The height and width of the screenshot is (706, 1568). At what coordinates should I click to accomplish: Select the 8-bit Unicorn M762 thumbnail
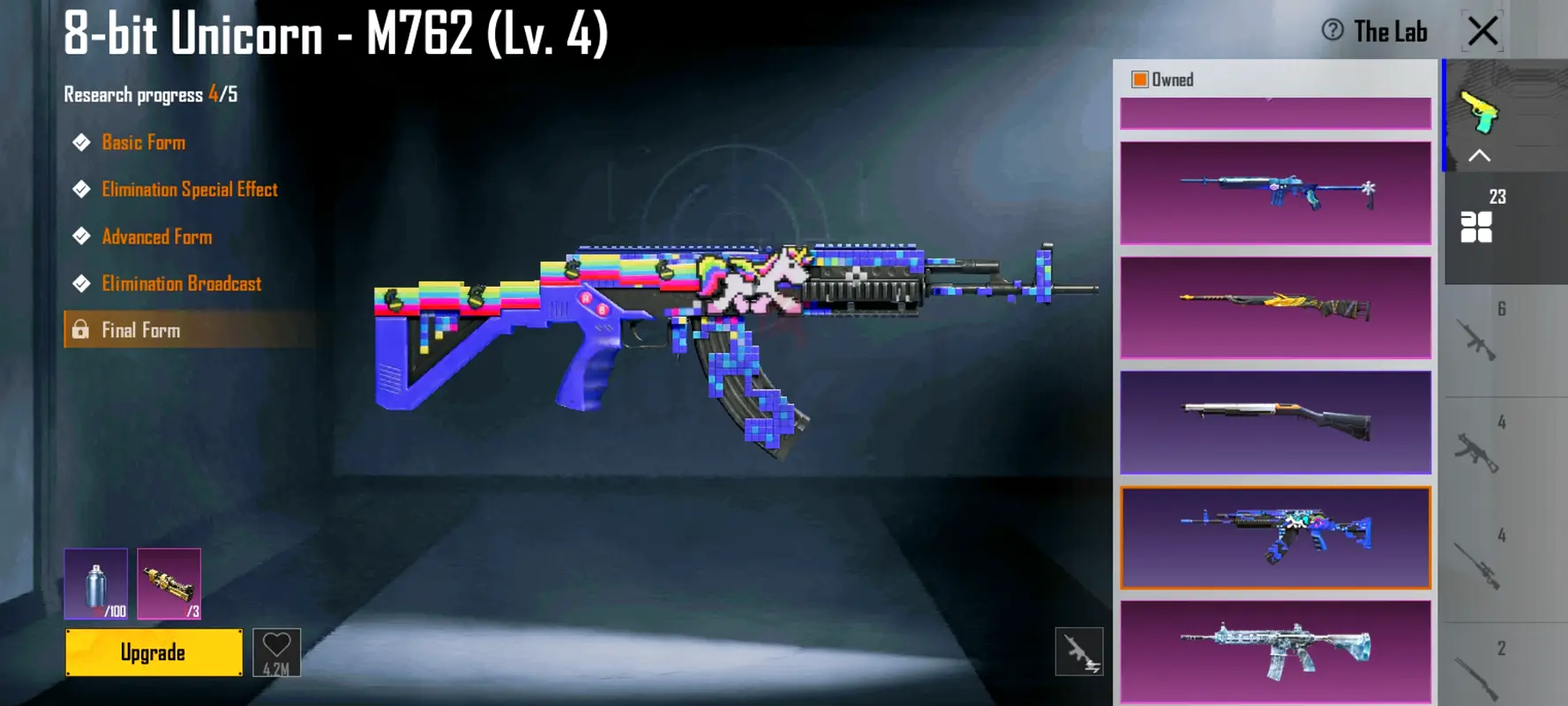[x=1275, y=537]
